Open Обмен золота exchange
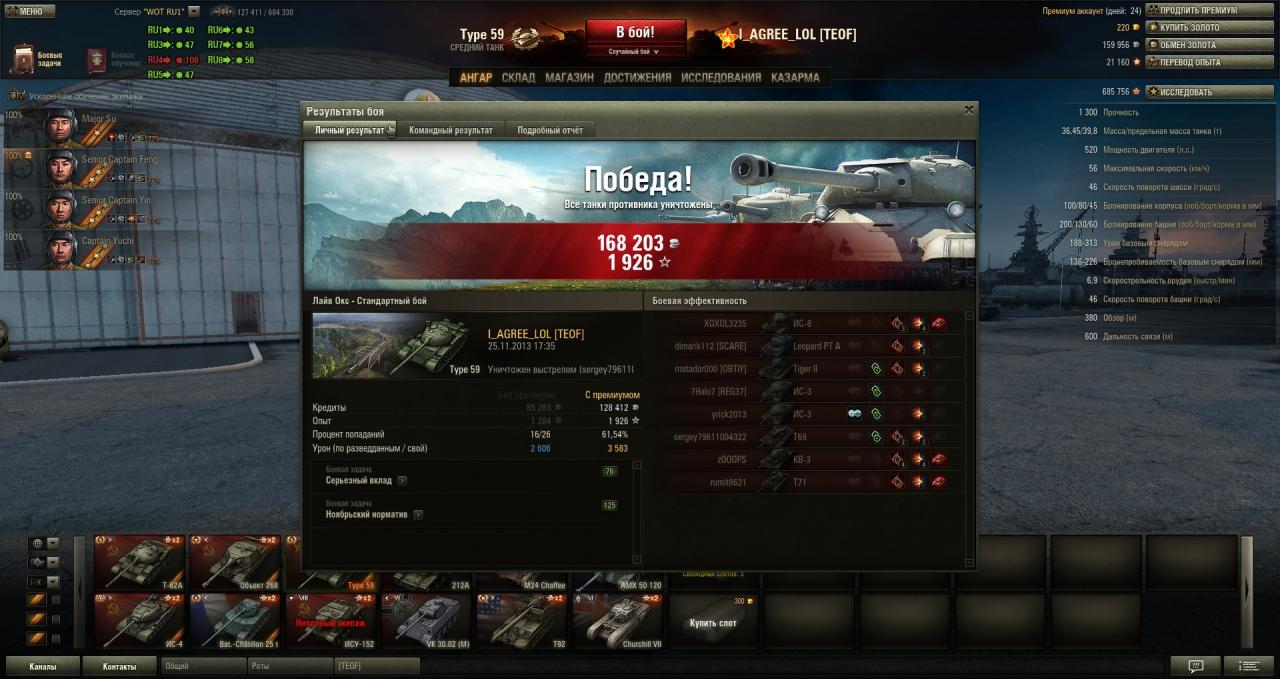The height and width of the screenshot is (679, 1280). click(1196, 45)
